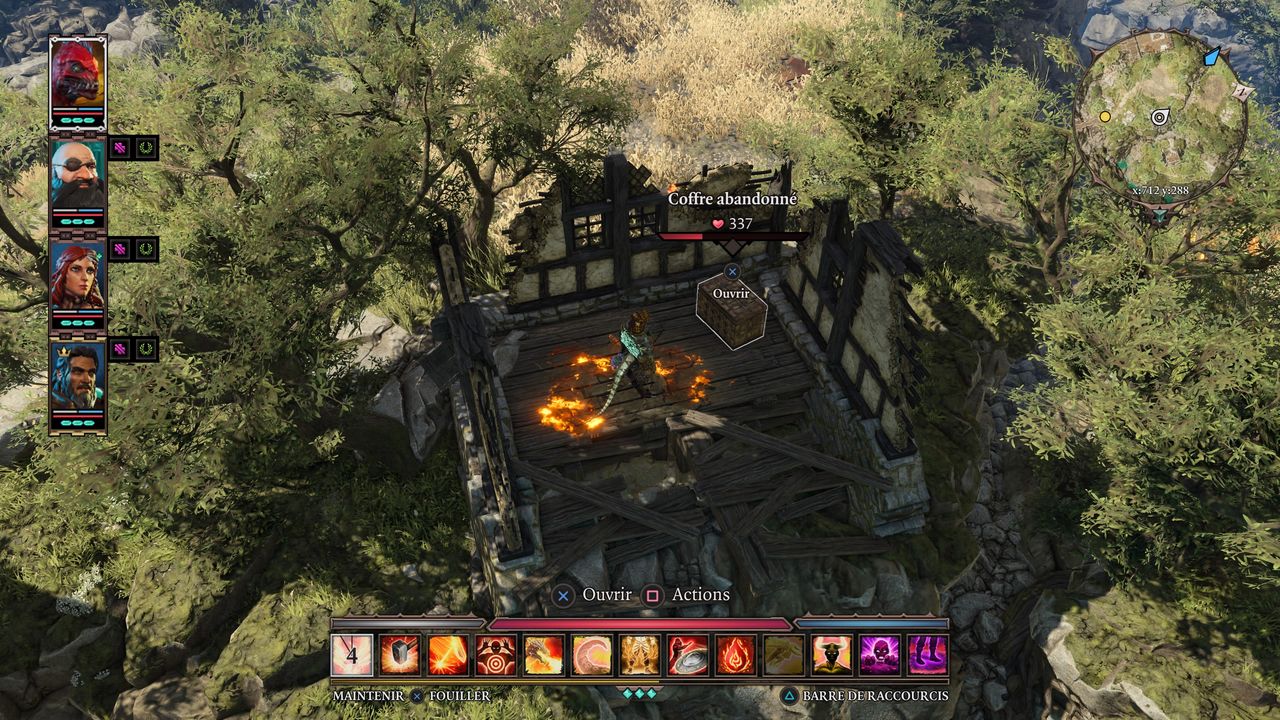Use the fiery slash skill
Screen dimensions: 1280x720
click(x=448, y=655)
